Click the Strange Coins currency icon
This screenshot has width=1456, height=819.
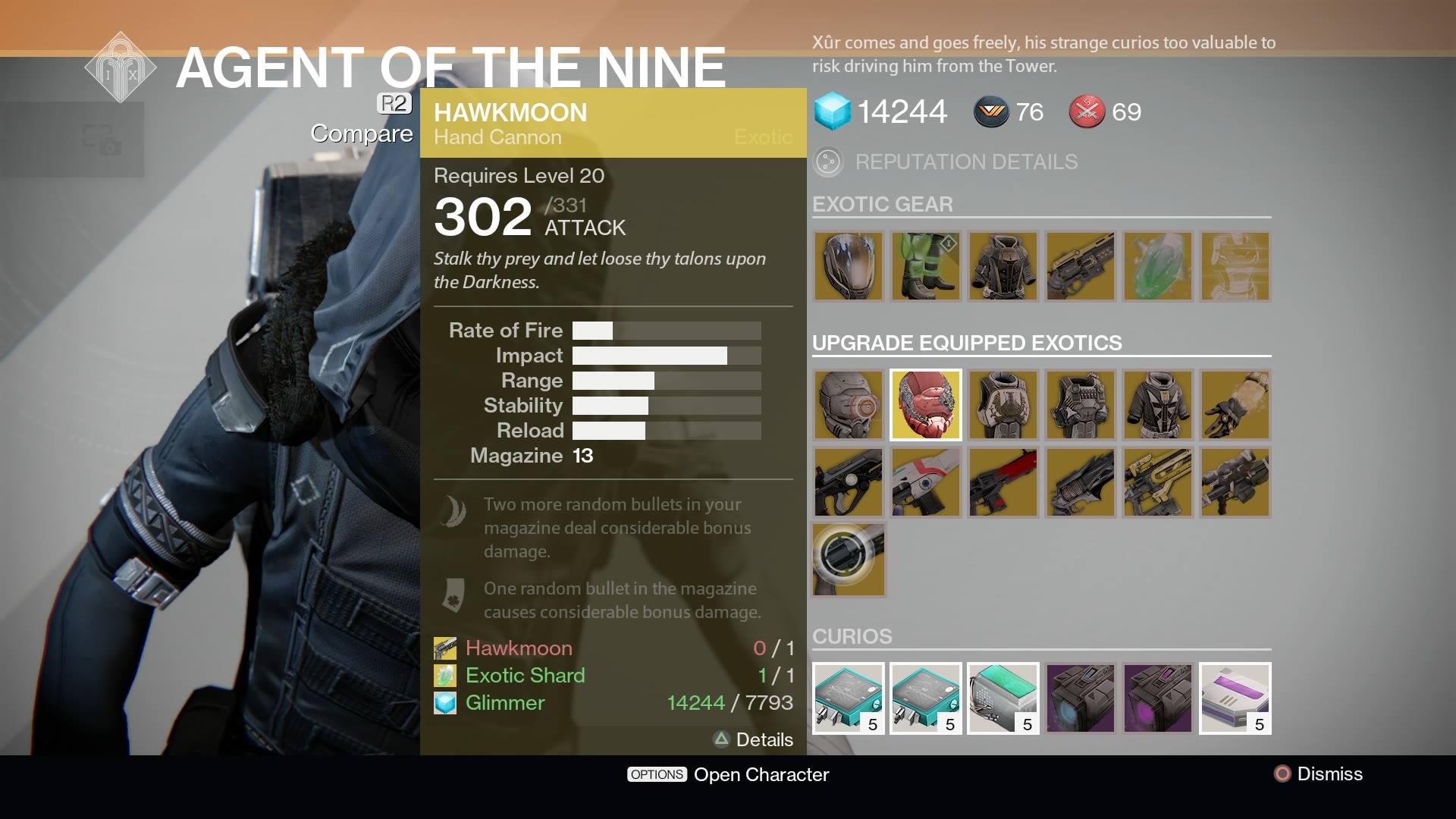click(992, 111)
